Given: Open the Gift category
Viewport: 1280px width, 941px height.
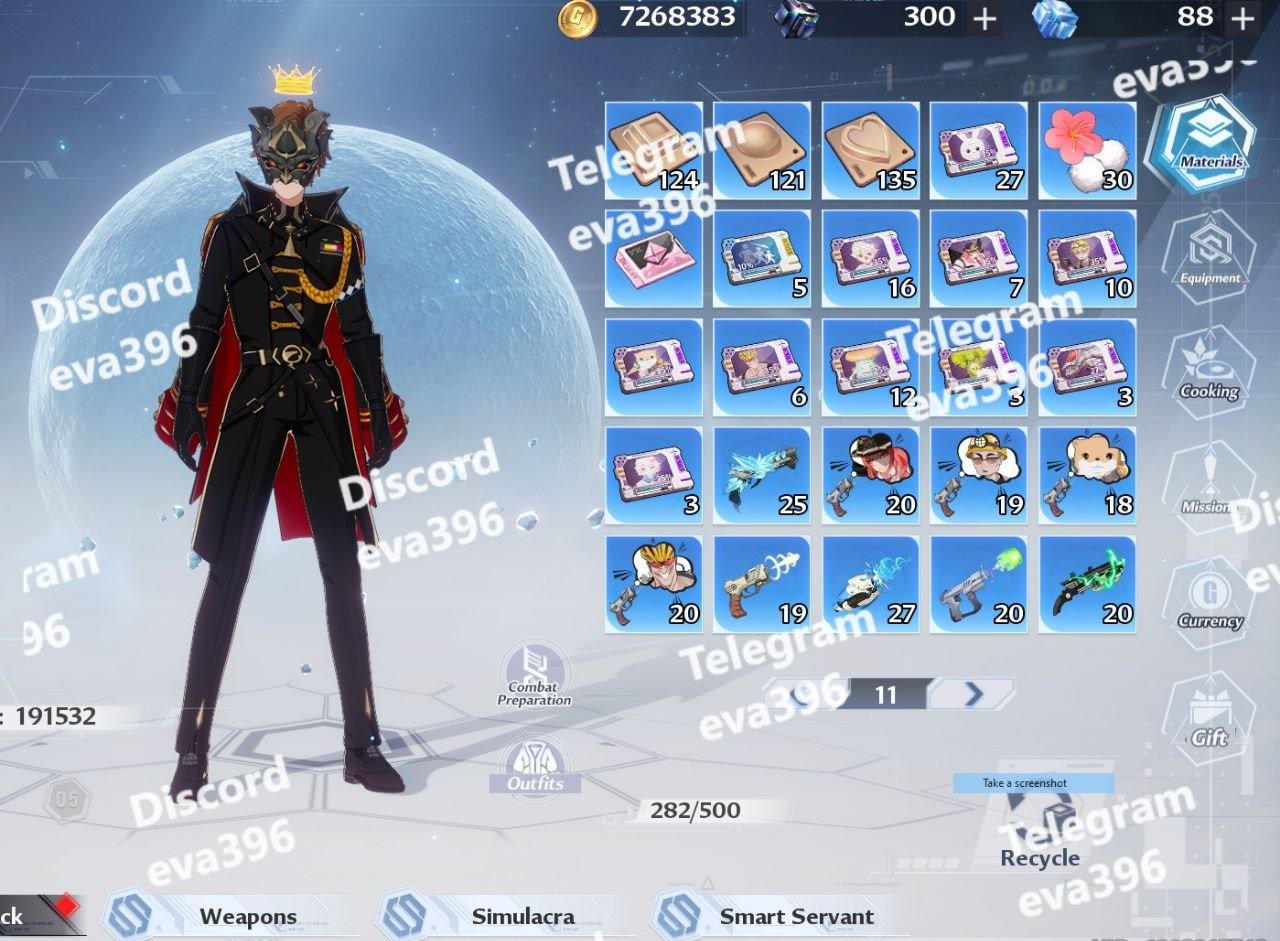Looking at the screenshot, I should (1209, 720).
